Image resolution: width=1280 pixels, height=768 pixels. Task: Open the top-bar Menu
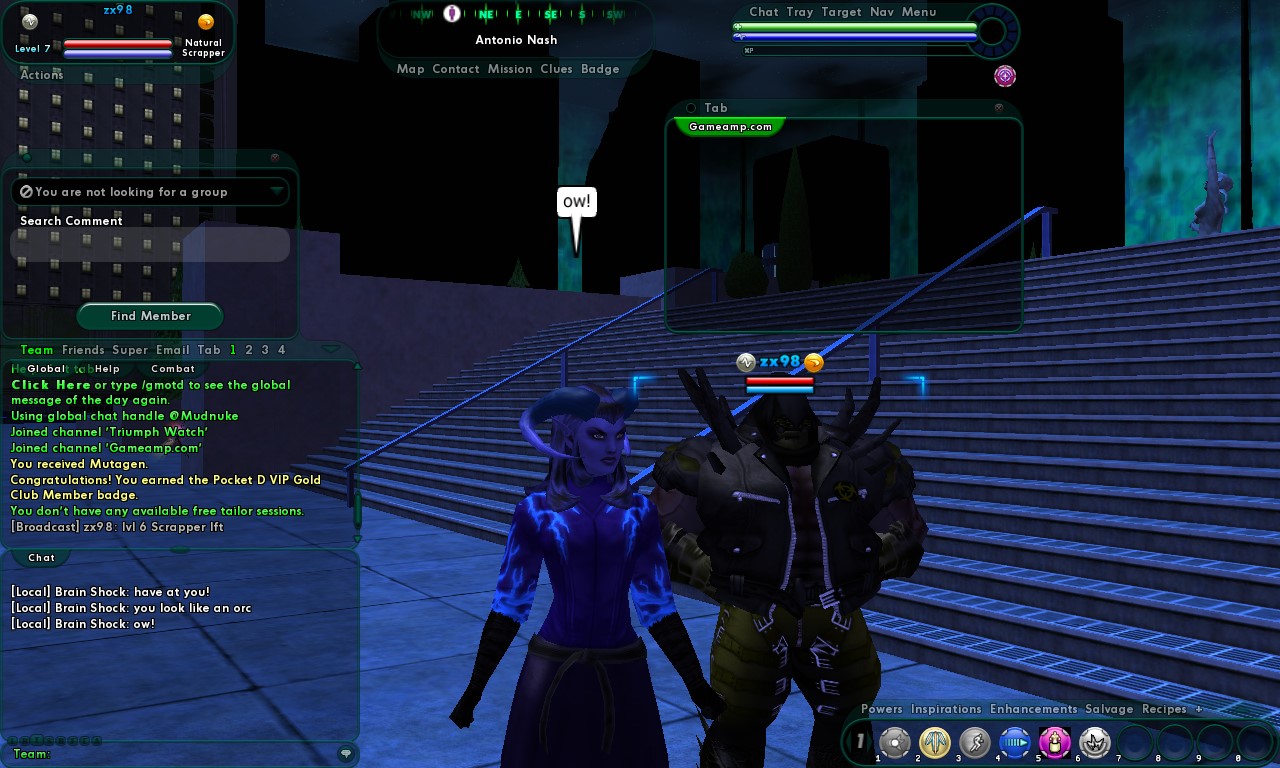coord(919,12)
